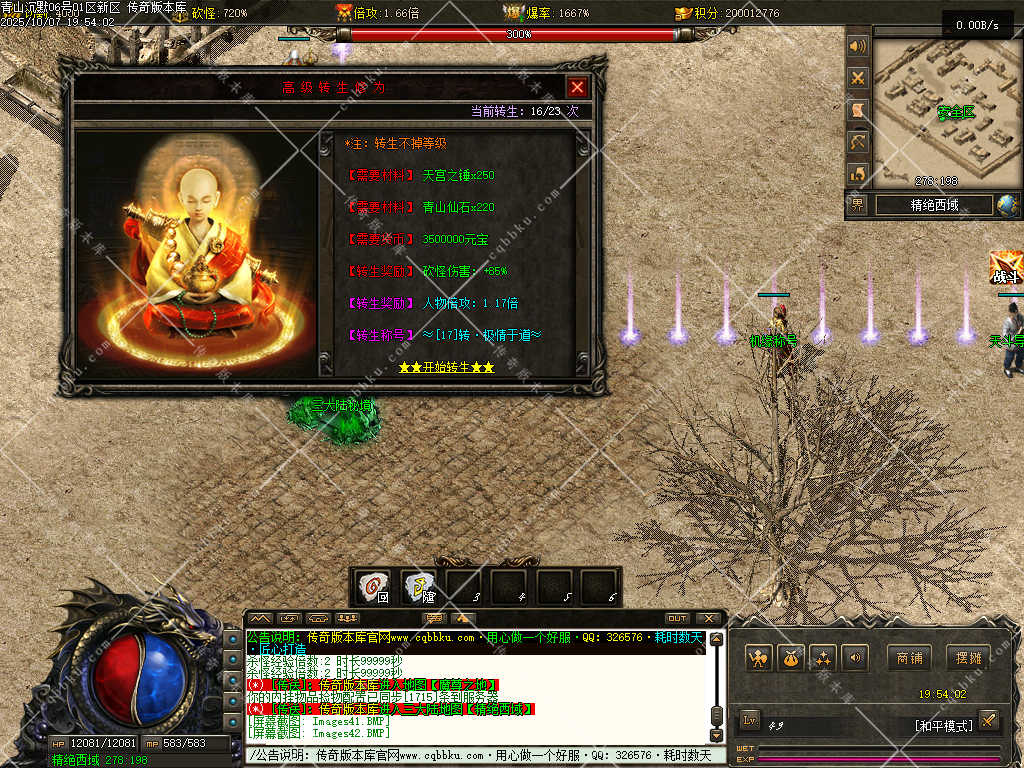Open the 摆摊 stall button

point(969,658)
